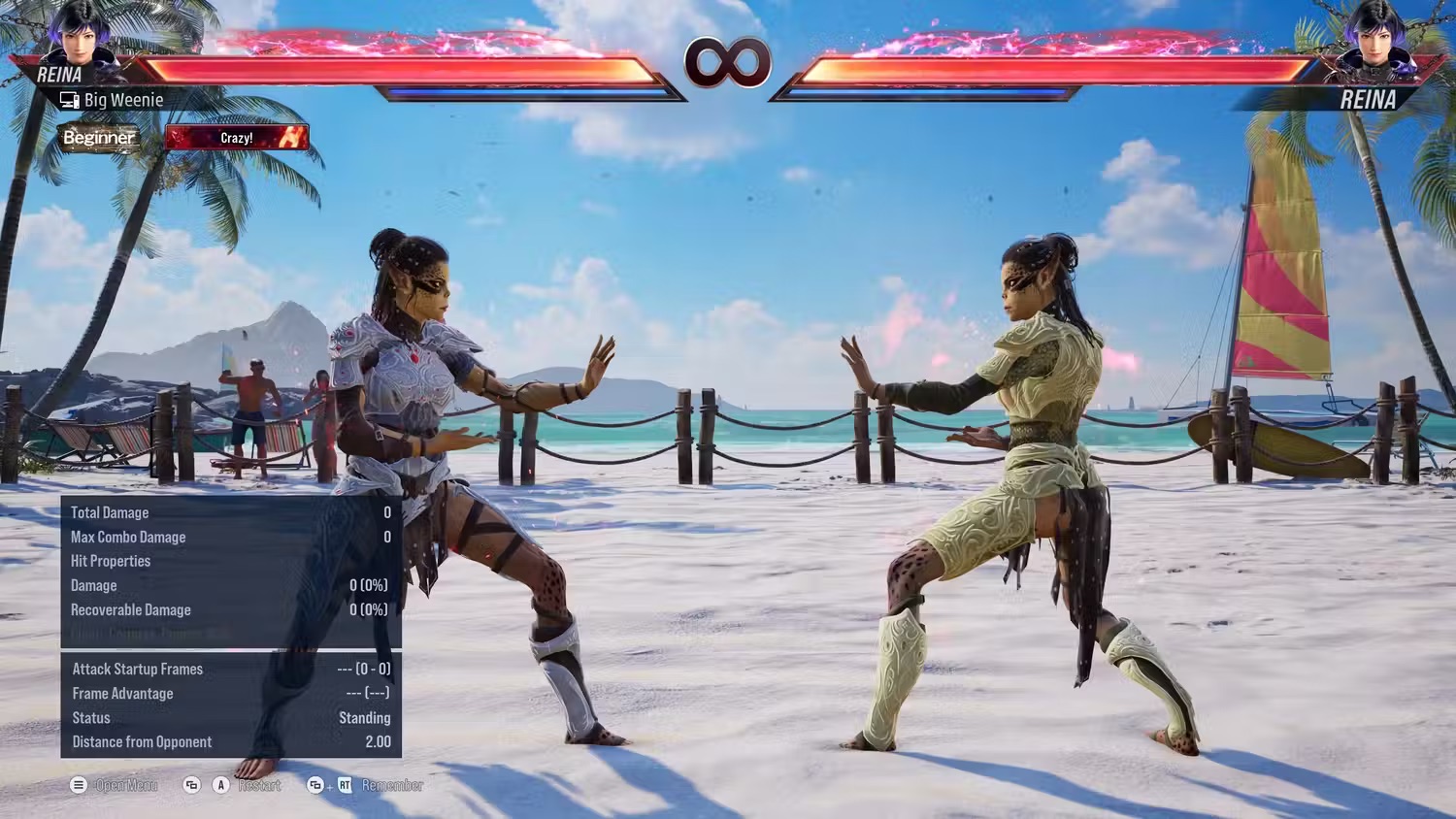Expand the Attack Startup Frames entry
1456x819 pixels.
[x=137, y=669]
